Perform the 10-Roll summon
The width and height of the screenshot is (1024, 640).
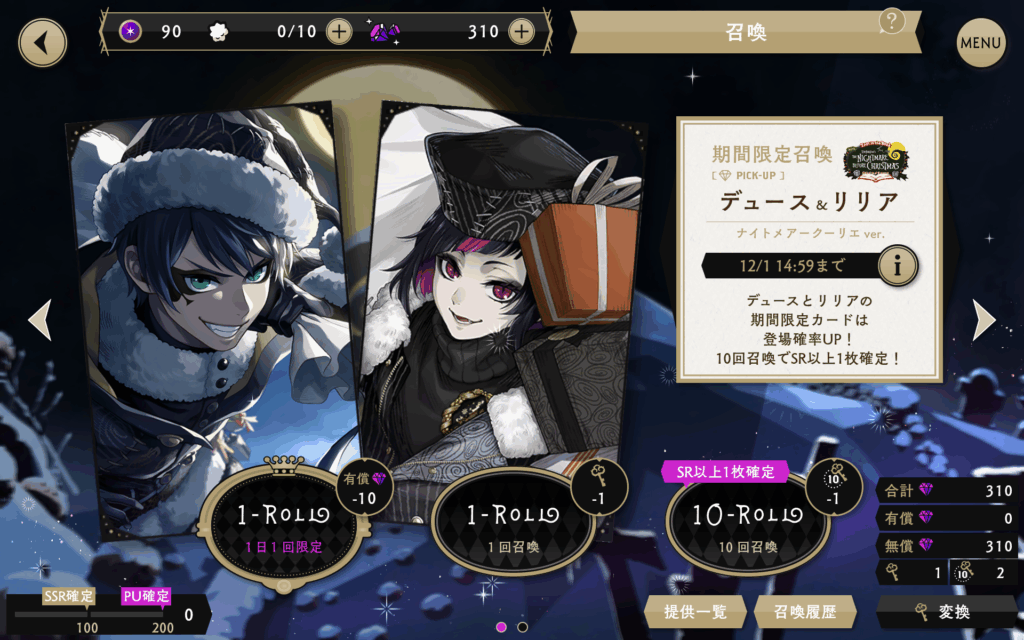click(745, 523)
